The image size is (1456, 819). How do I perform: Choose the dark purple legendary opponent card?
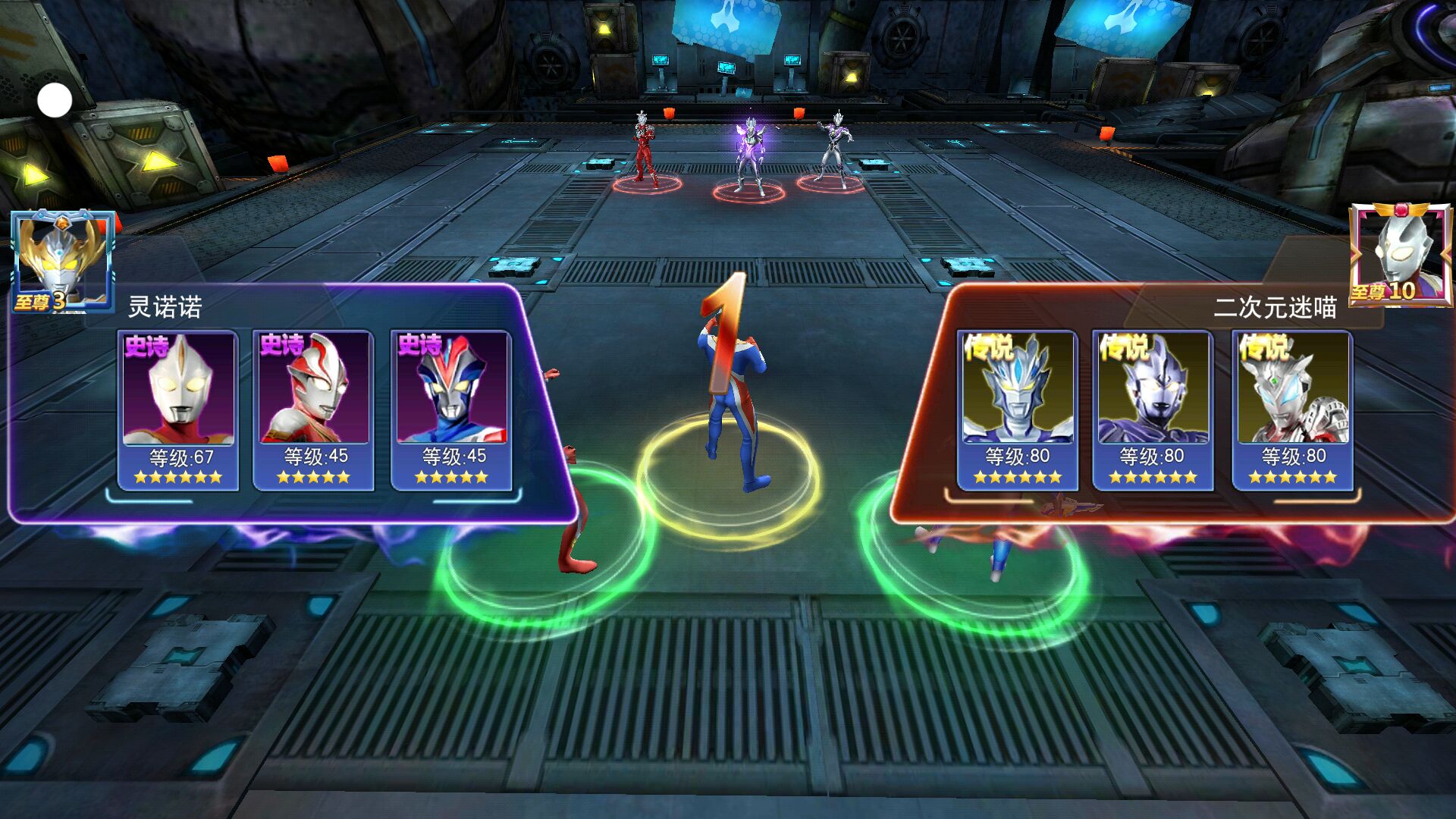coord(1152,409)
